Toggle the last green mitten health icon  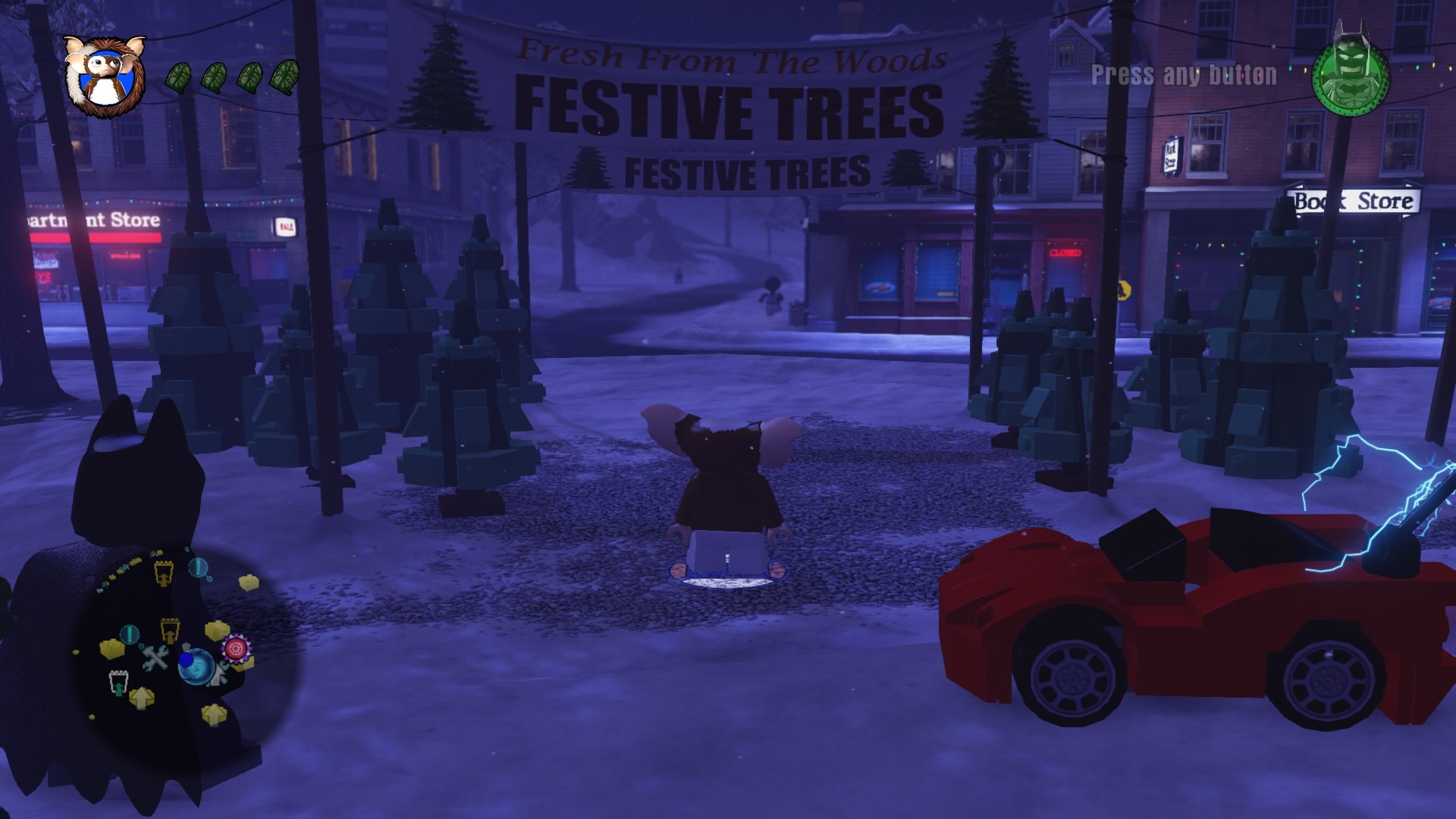coord(287,78)
